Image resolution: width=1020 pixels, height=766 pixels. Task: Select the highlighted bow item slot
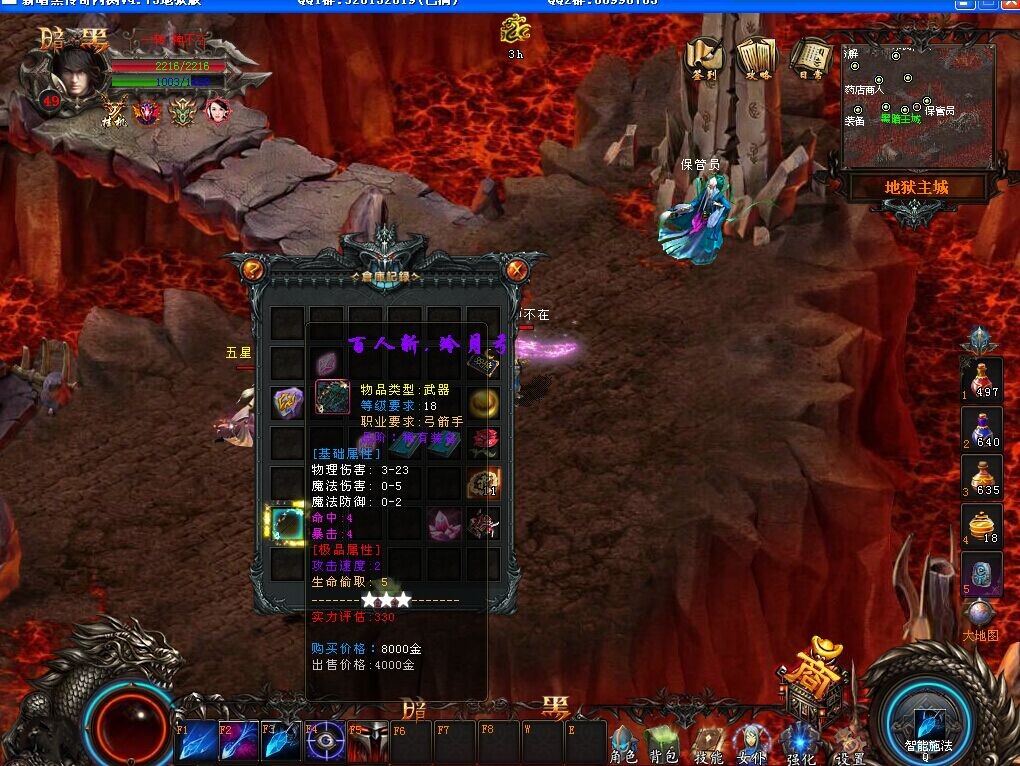pos(288,522)
